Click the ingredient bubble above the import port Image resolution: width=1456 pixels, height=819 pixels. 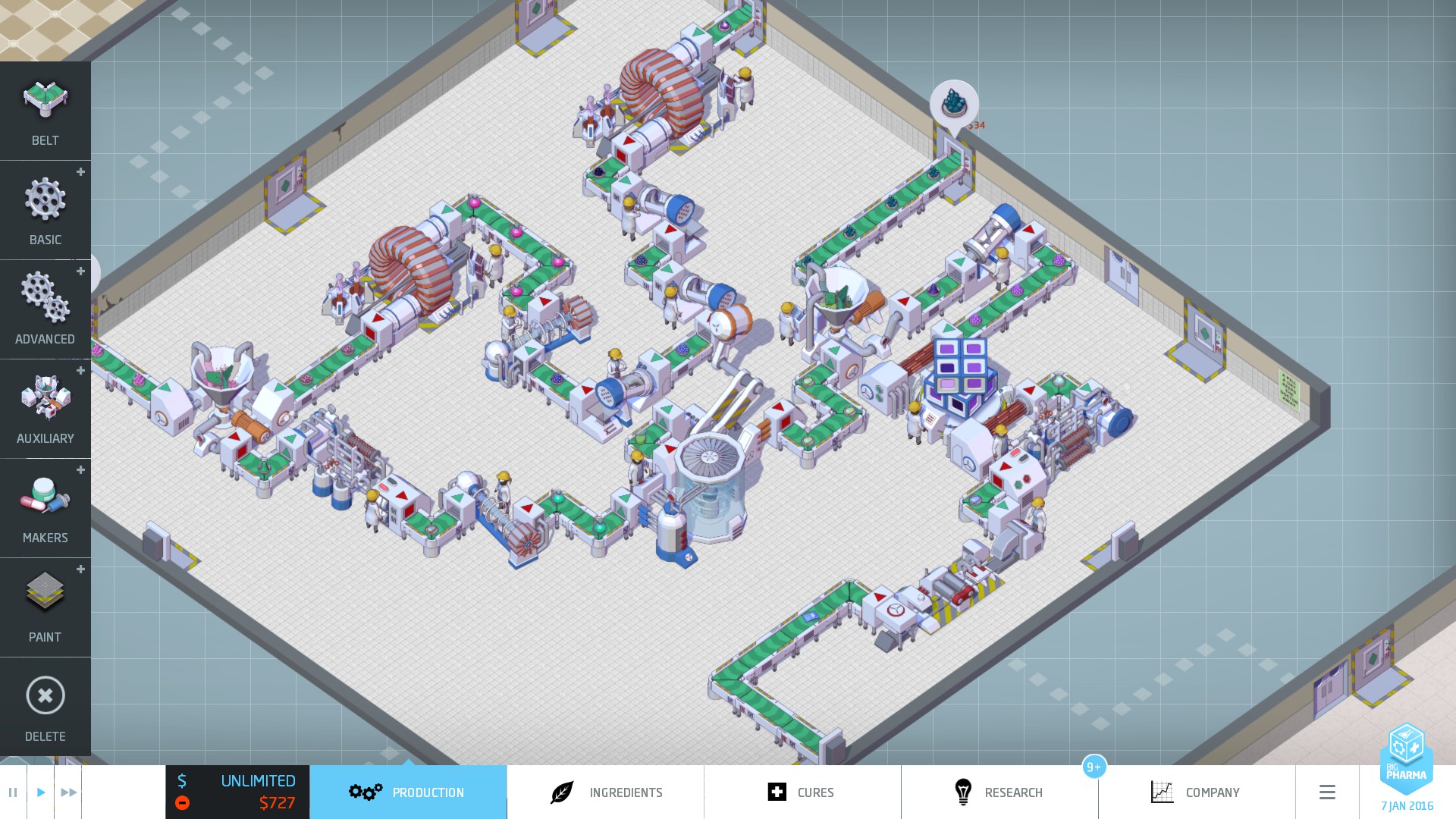pyautogui.click(x=954, y=104)
